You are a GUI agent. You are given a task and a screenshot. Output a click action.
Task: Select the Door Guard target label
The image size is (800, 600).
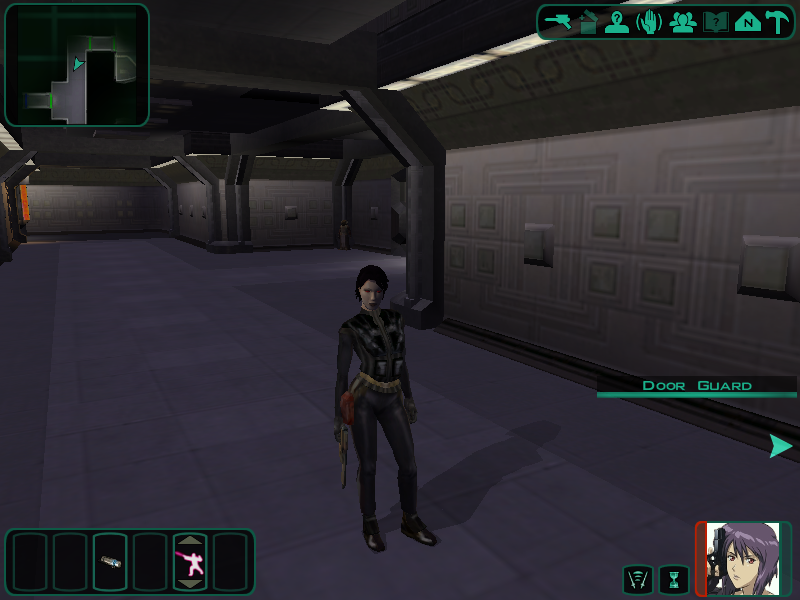click(697, 385)
